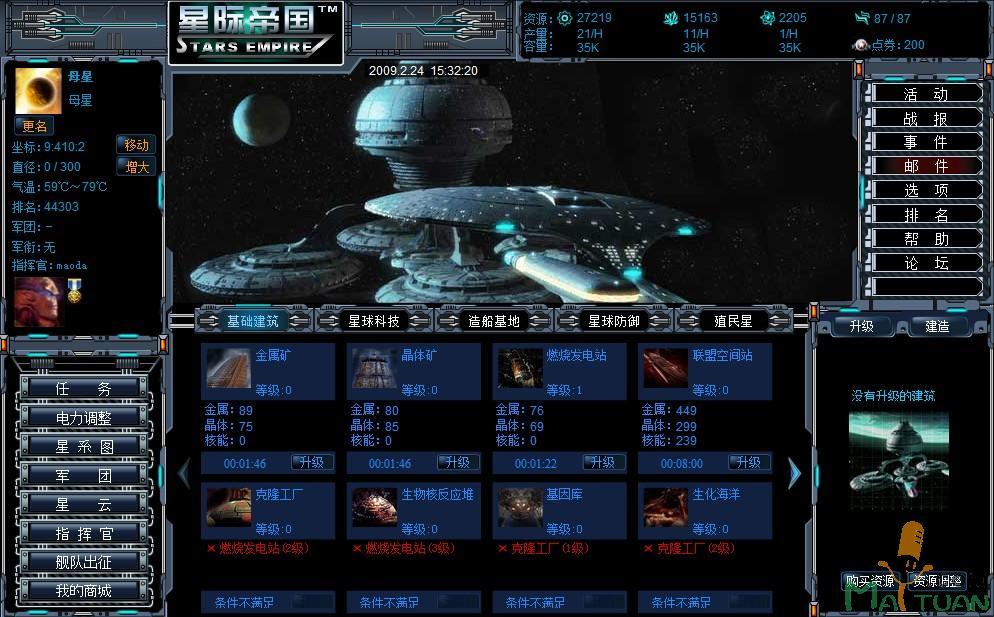Open the 活动 events menu
Image resolution: width=994 pixels, height=617 pixels.
click(x=924, y=94)
